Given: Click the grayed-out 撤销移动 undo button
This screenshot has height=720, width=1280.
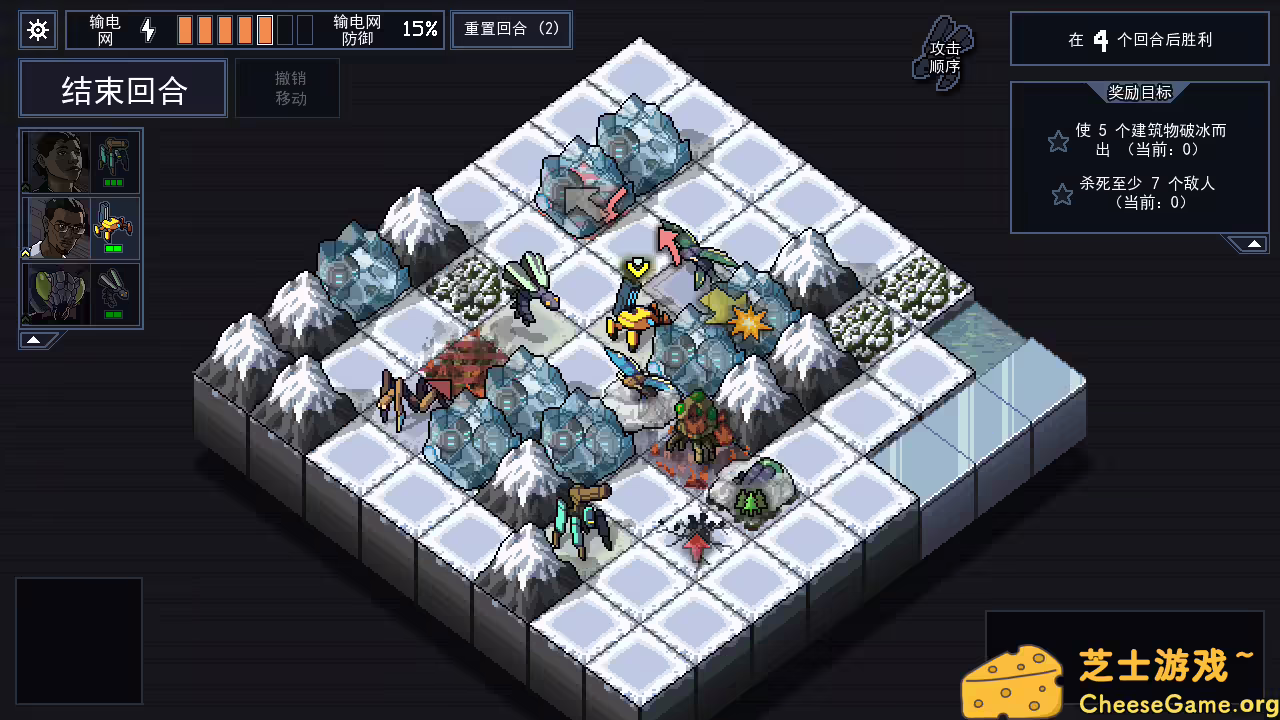Looking at the screenshot, I should (x=288, y=88).
